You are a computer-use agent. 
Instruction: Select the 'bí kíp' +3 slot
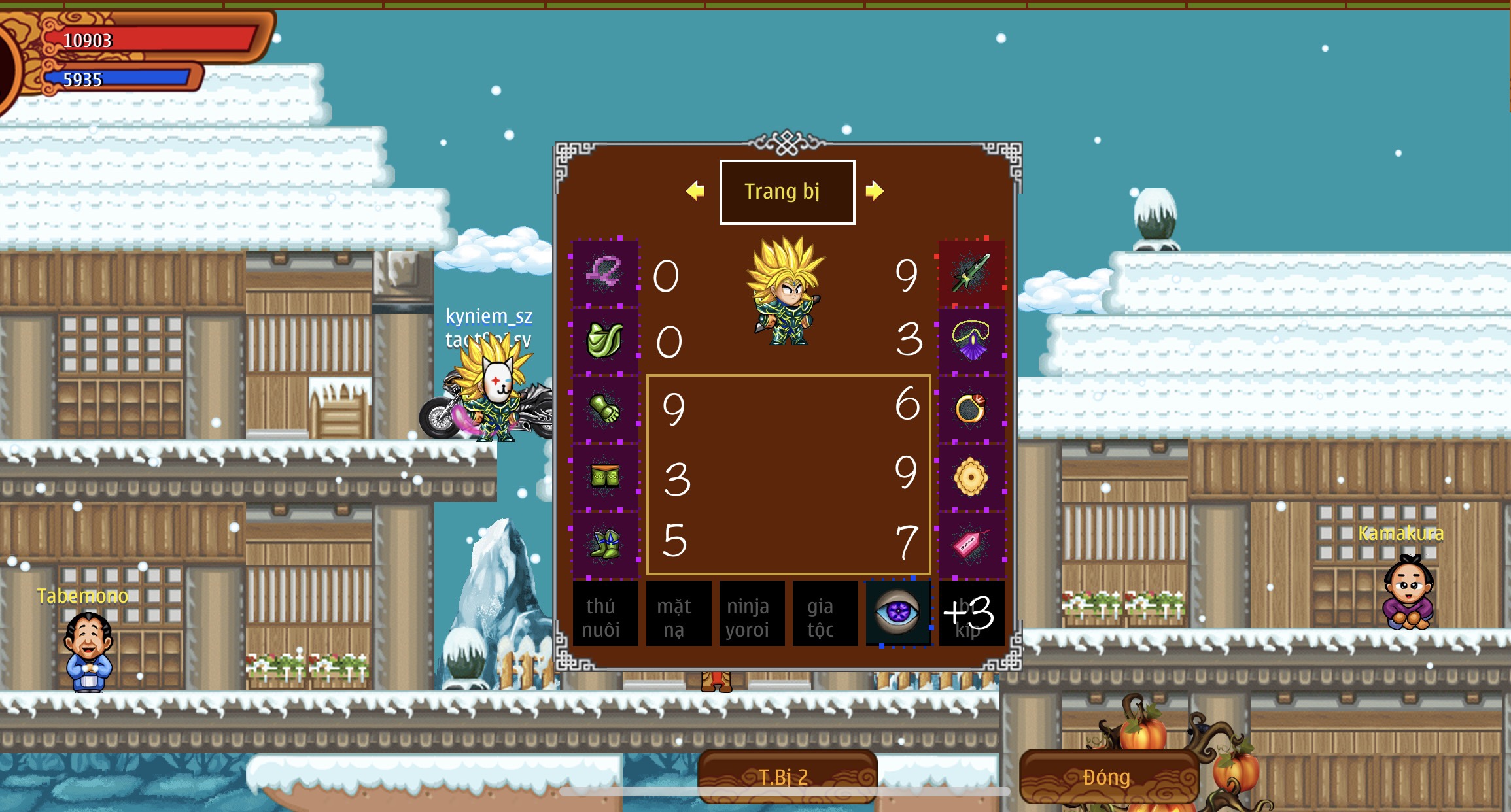[x=971, y=613]
